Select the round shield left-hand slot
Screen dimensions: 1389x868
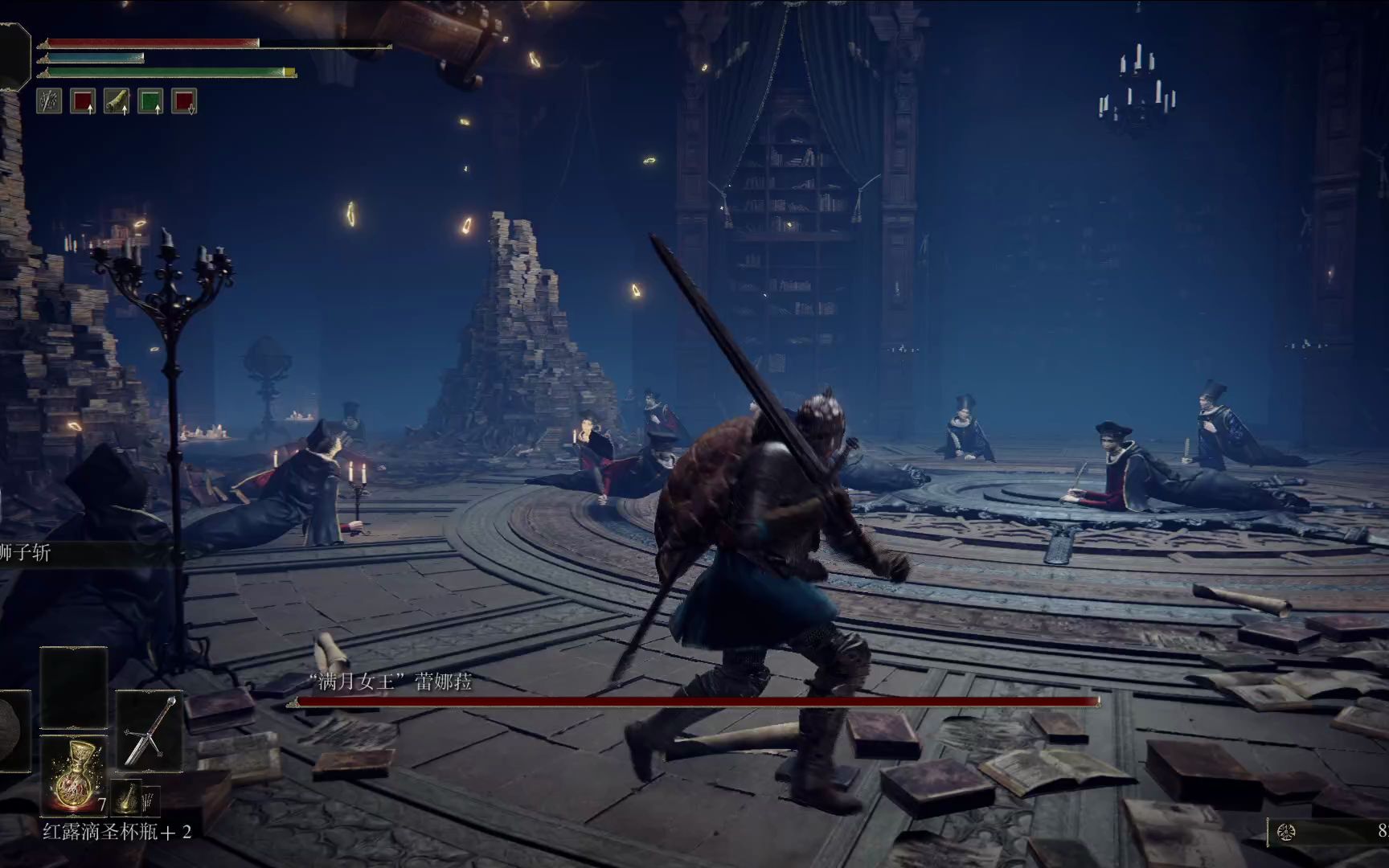(14, 730)
